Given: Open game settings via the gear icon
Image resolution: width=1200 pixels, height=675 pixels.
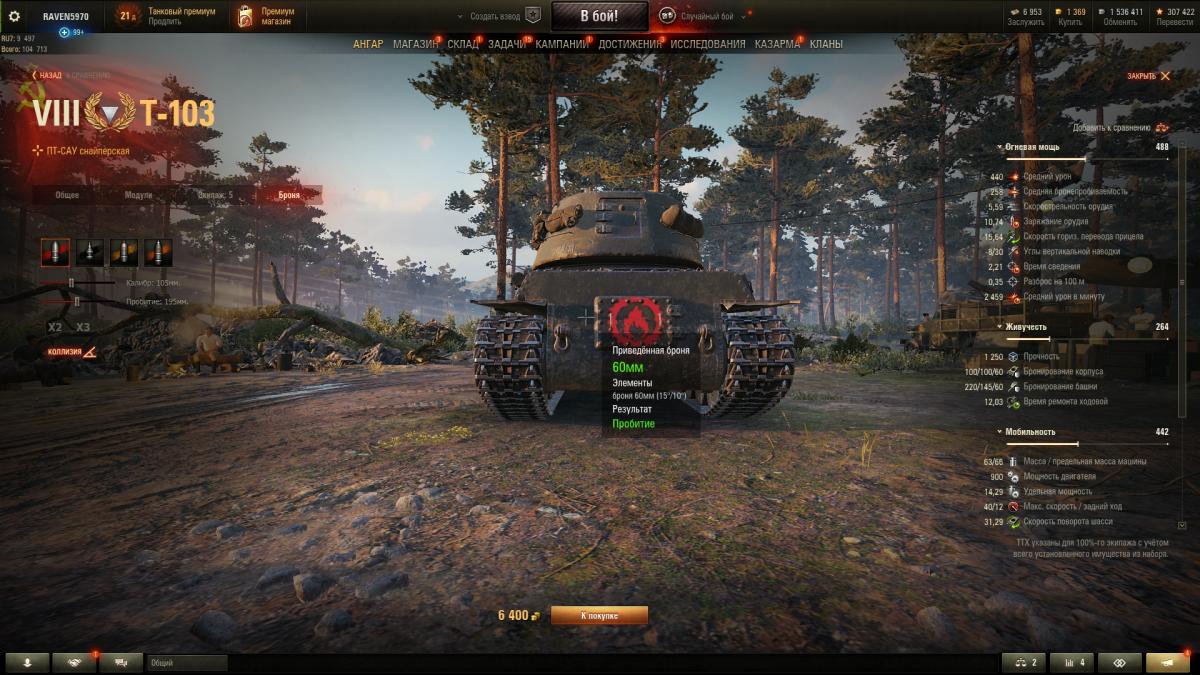Looking at the screenshot, I should tap(14, 16).
